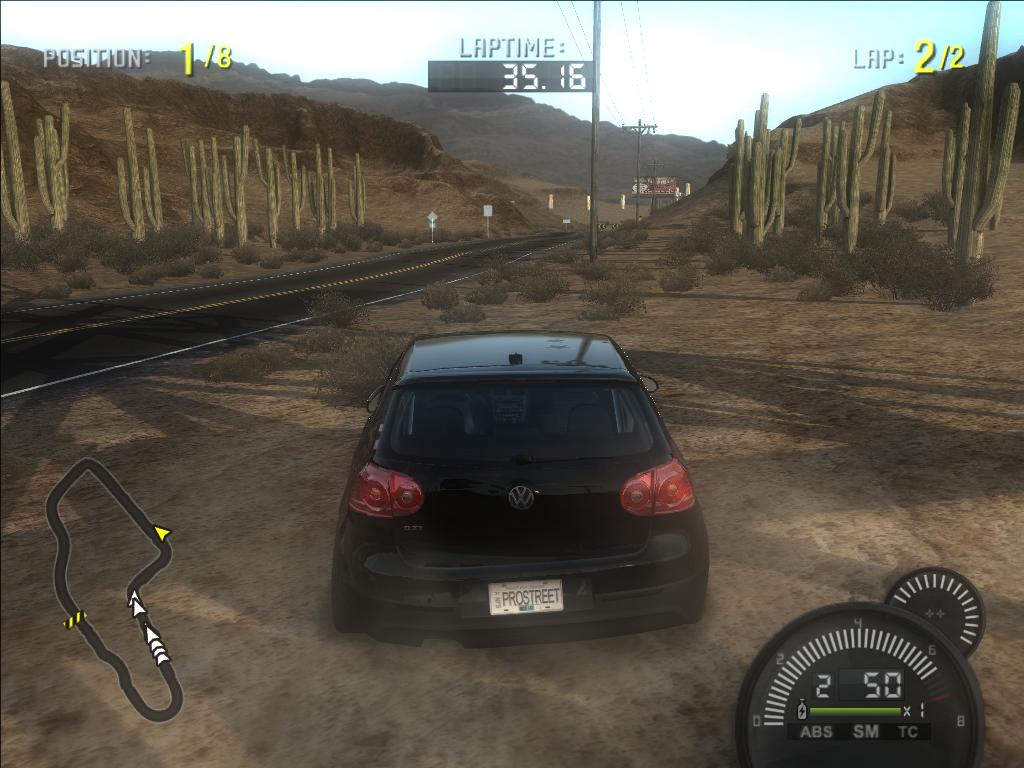Toggle the SM stability indicator
This screenshot has height=768, width=1024.
click(x=865, y=732)
